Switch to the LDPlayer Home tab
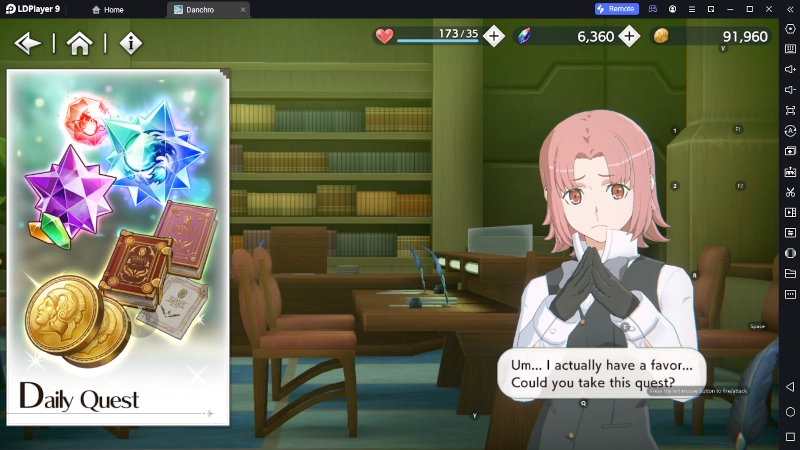 108,9
